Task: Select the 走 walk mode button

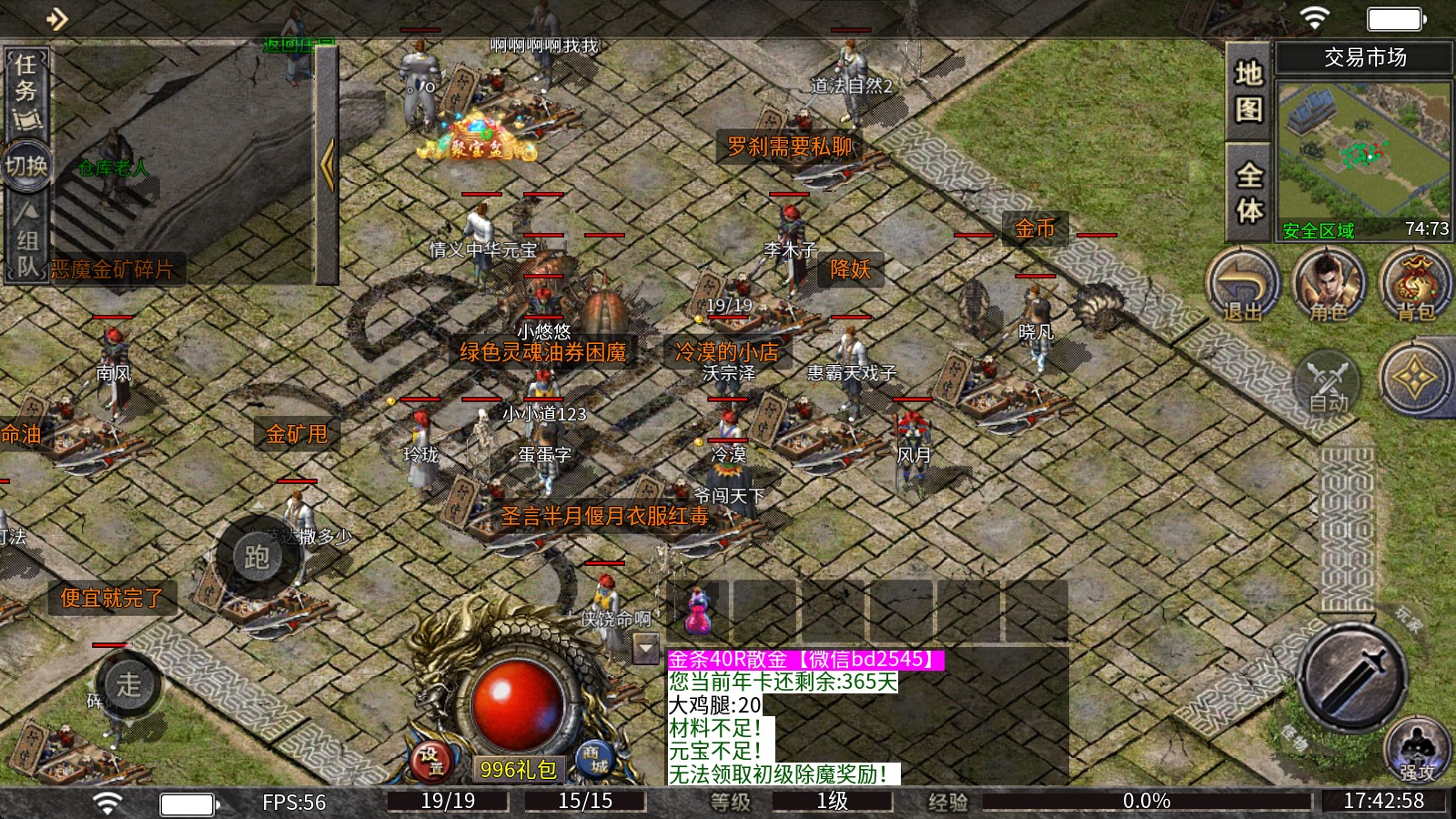Action: tap(129, 684)
